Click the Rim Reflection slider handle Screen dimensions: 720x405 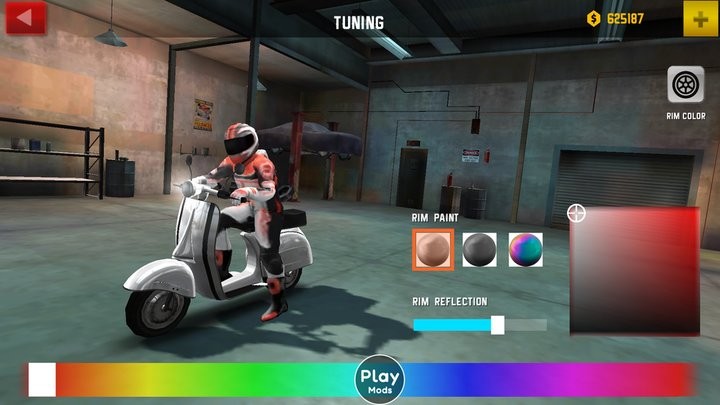[497, 325]
